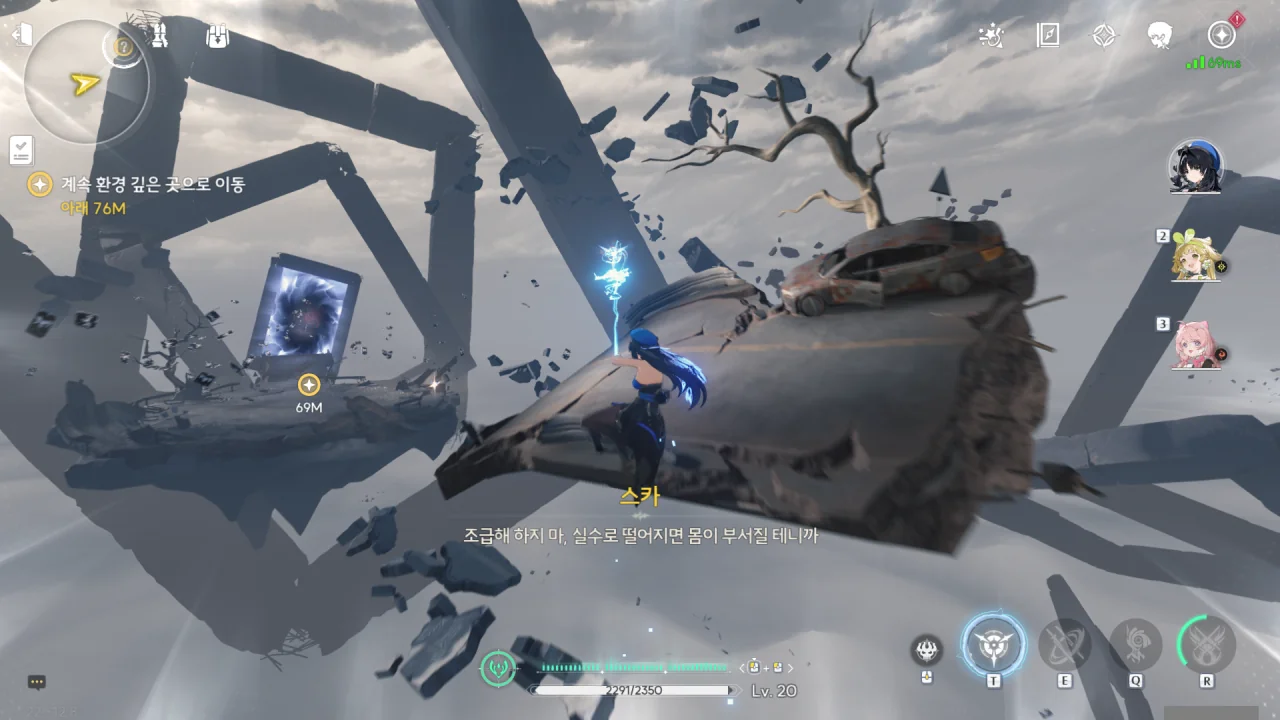The height and width of the screenshot is (720, 1280).
Task: Switch to the blonde party member portrait
Action: 1196,258
